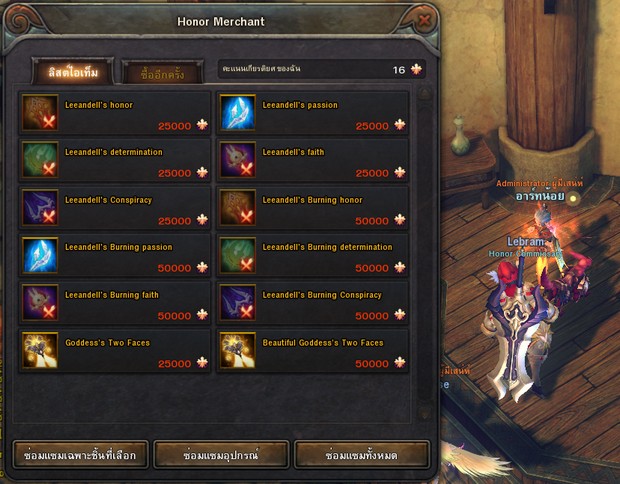Open the ซื้ออีกครั้ง tab
620x484 pixels.
pyautogui.click(x=161, y=71)
